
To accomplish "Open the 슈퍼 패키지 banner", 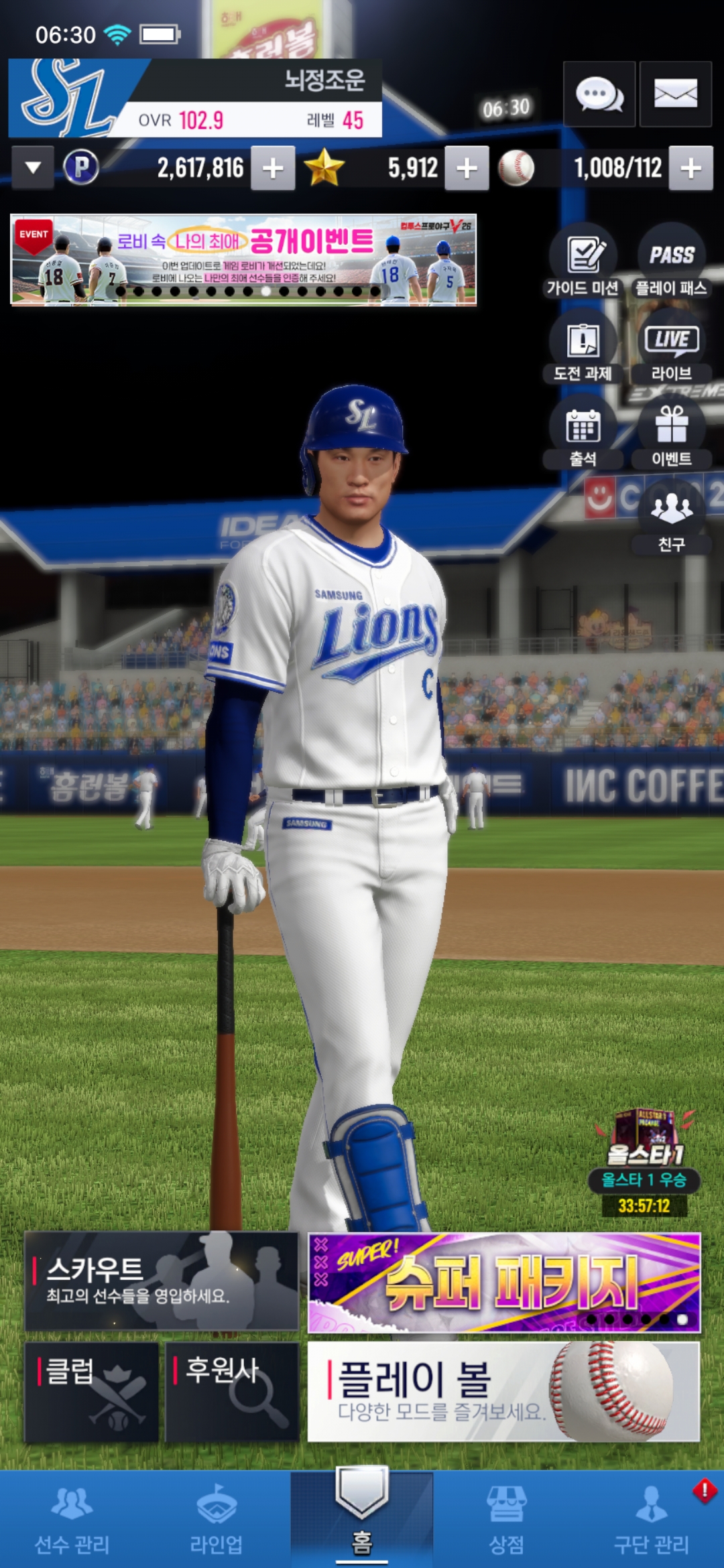I will [x=504, y=1283].
